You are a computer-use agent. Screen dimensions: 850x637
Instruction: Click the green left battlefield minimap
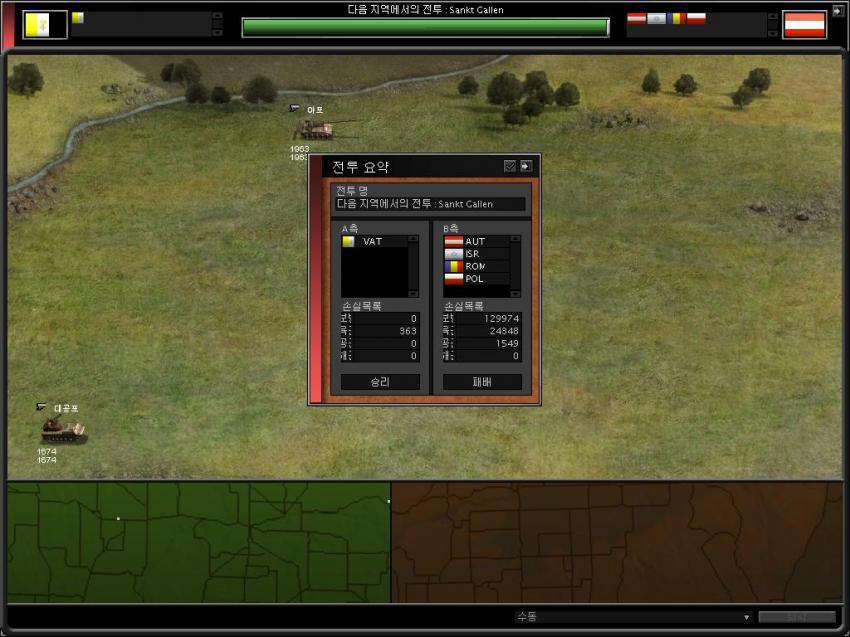(198, 542)
